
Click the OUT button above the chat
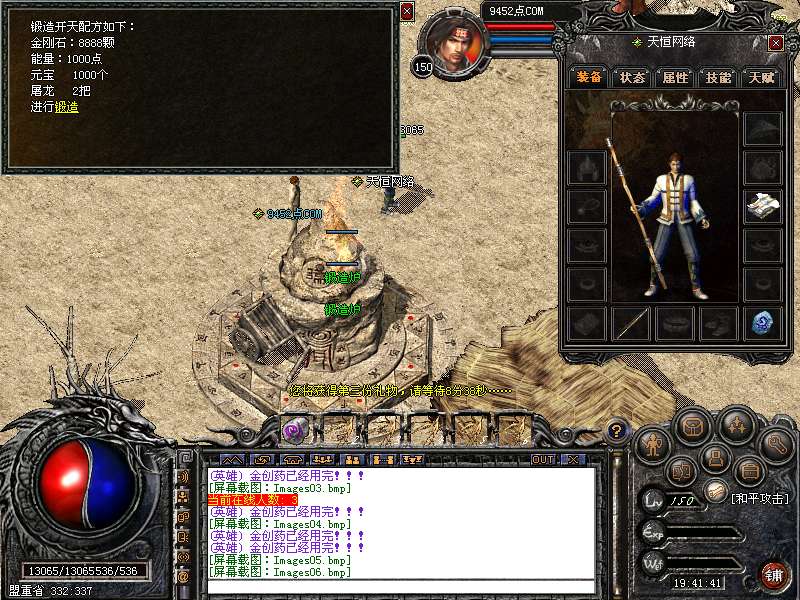[x=543, y=460]
